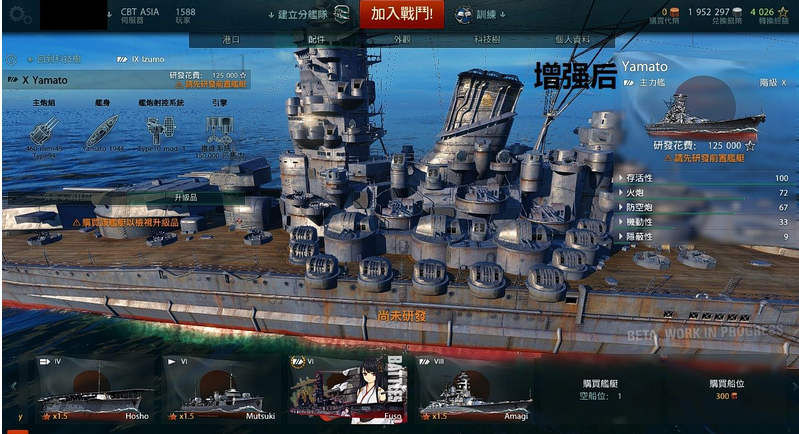Screen dimensions: 799x434
Task: Choose the Hosho carrier in the carousel
Action: click(x=97, y=389)
